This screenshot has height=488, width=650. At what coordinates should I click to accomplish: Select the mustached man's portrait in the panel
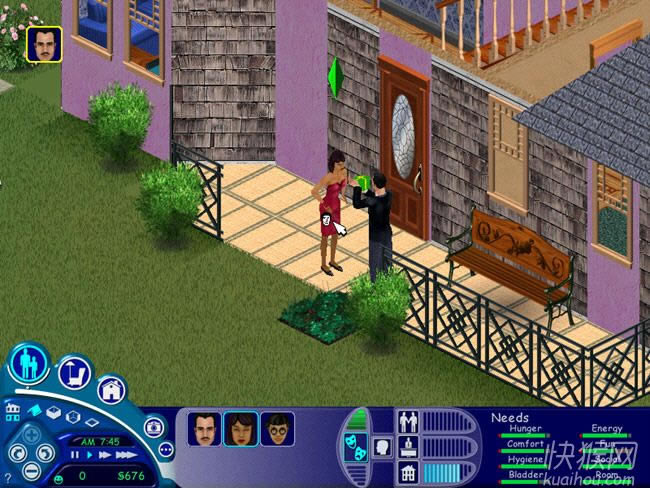[204, 428]
